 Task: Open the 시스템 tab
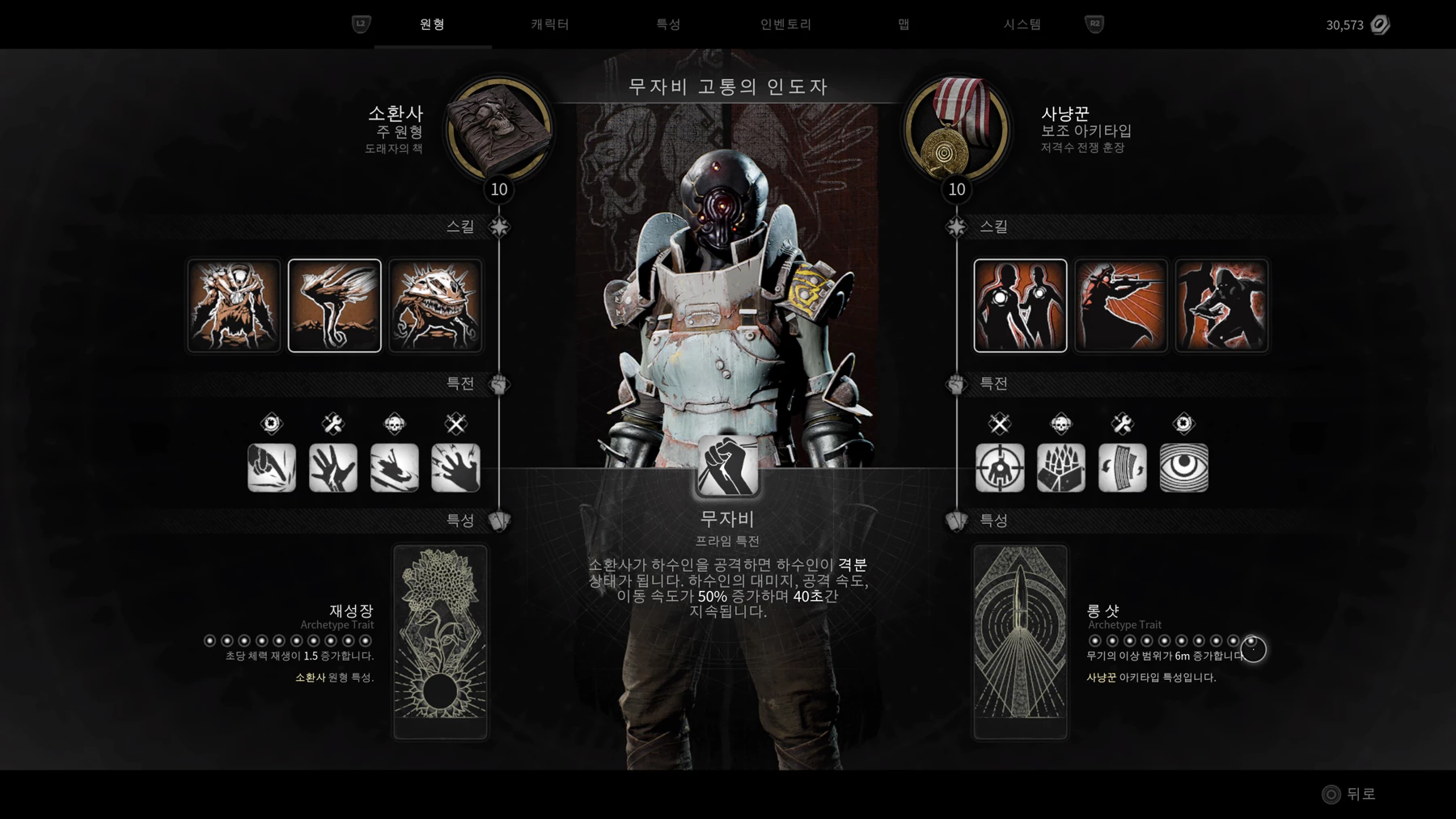click(x=1022, y=24)
